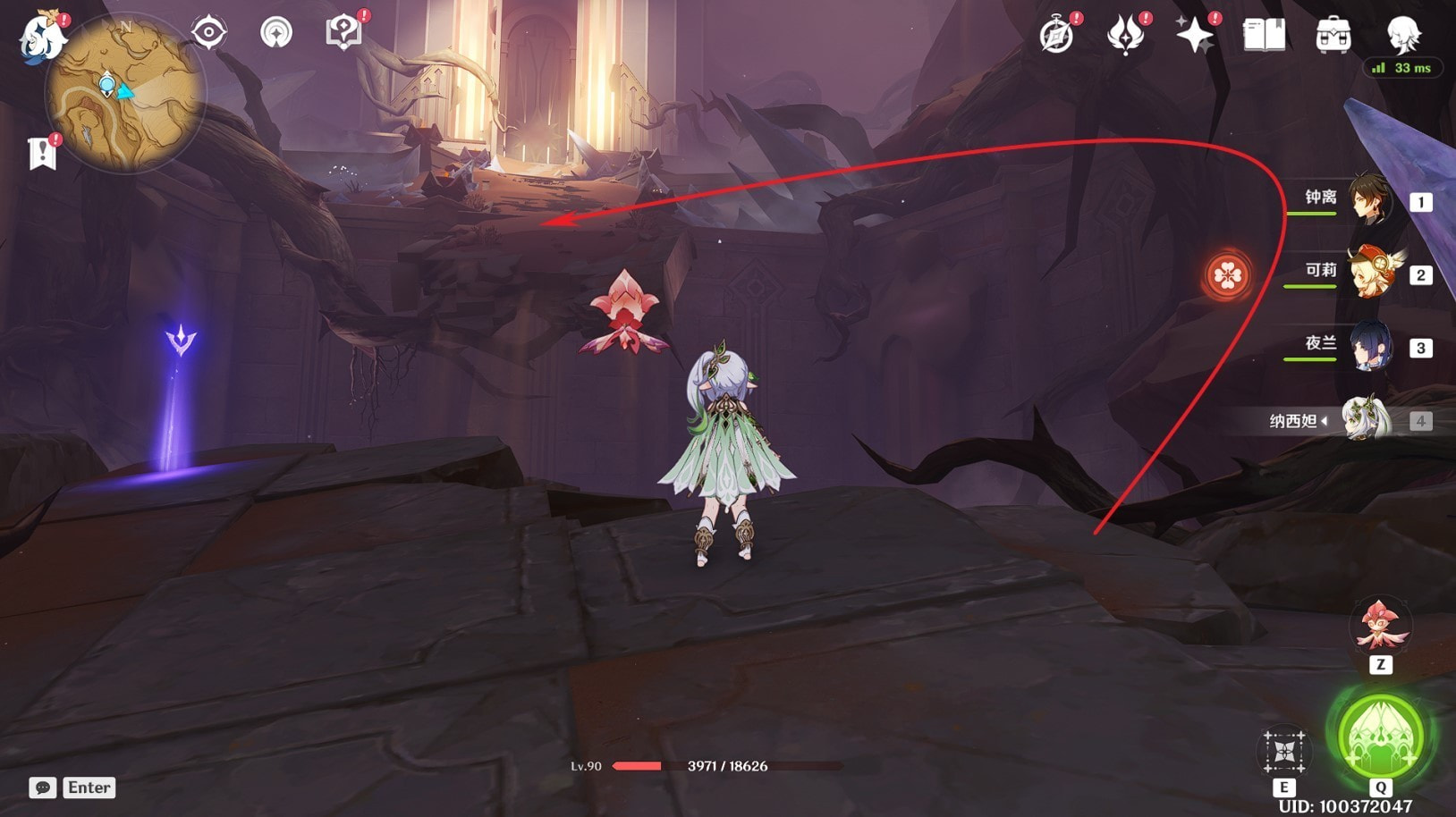The height and width of the screenshot is (817, 1456).
Task: Switch to party member 可莉
Action: pos(1368,274)
